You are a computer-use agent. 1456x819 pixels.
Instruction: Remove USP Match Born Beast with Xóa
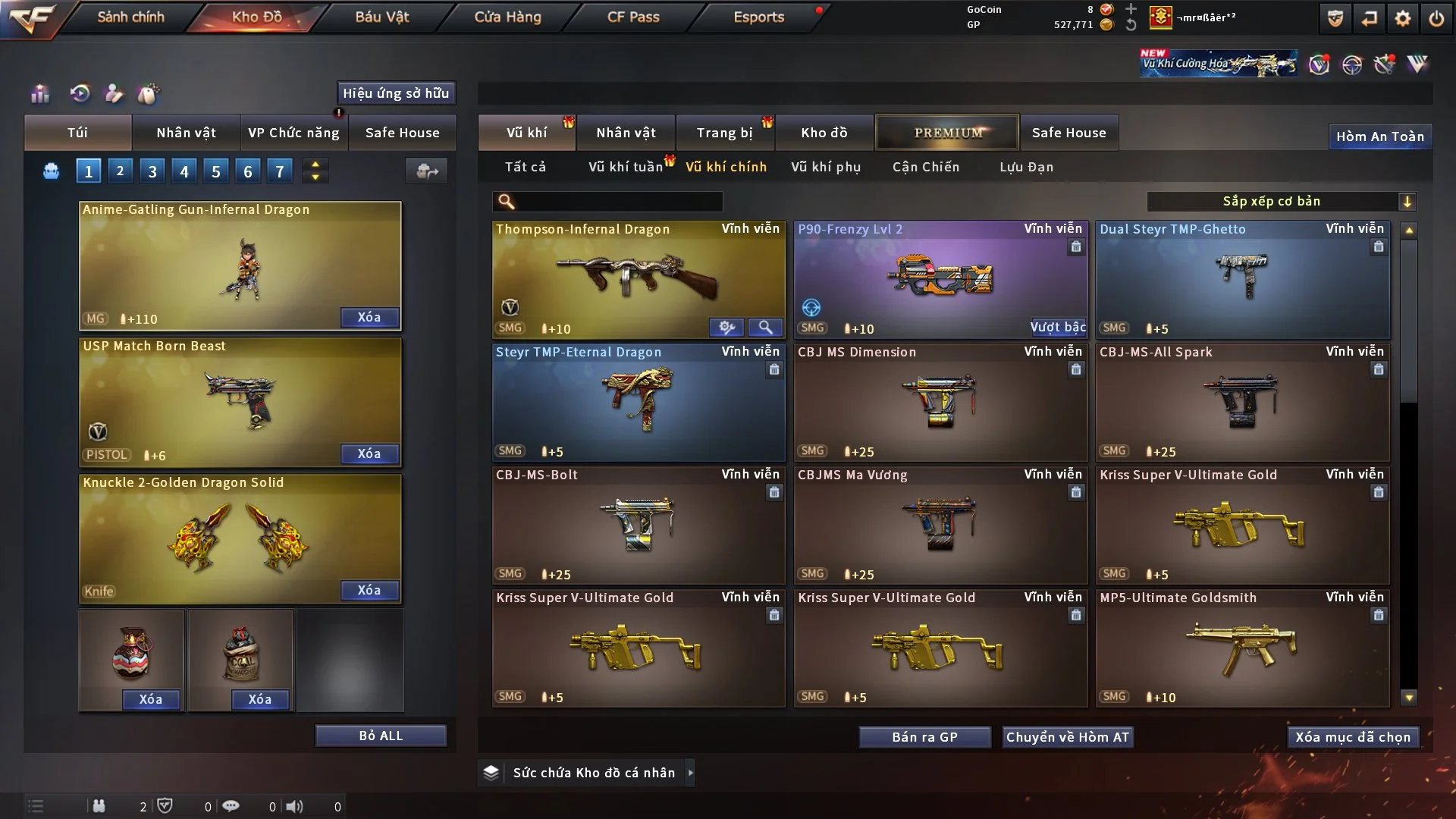pyautogui.click(x=369, y=453)
